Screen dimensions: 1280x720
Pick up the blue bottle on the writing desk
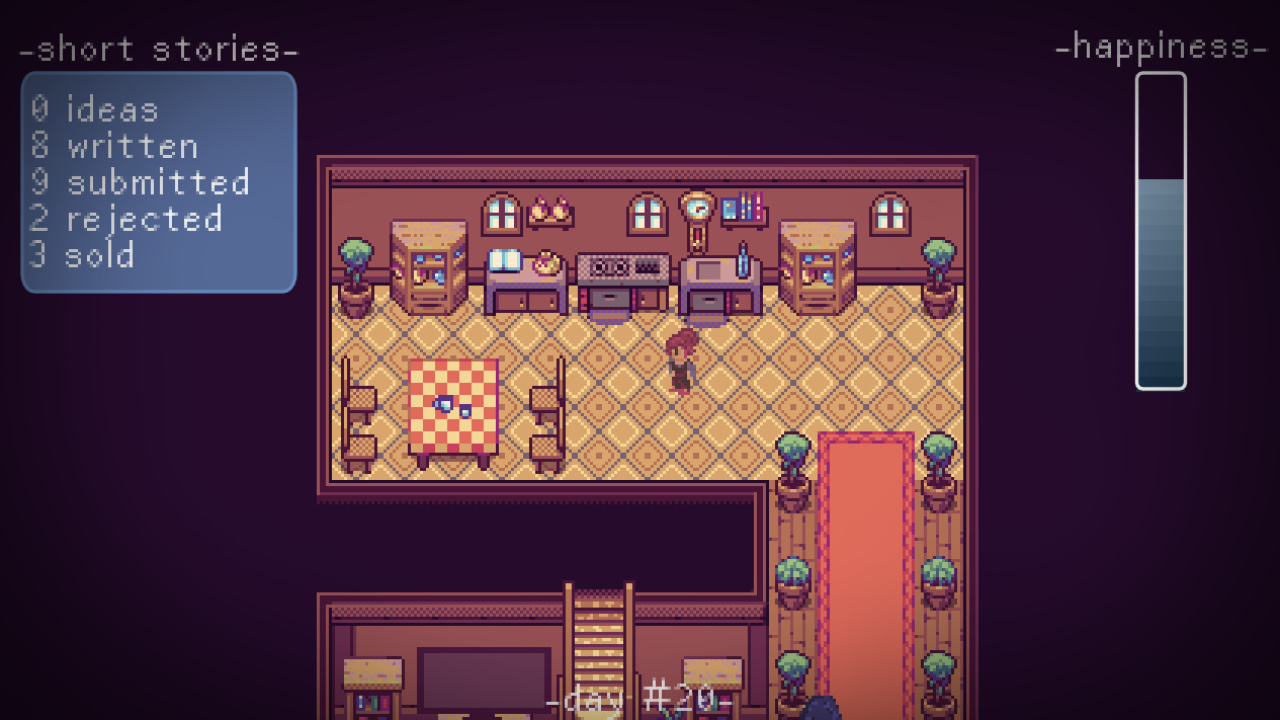tap(742, 258)
